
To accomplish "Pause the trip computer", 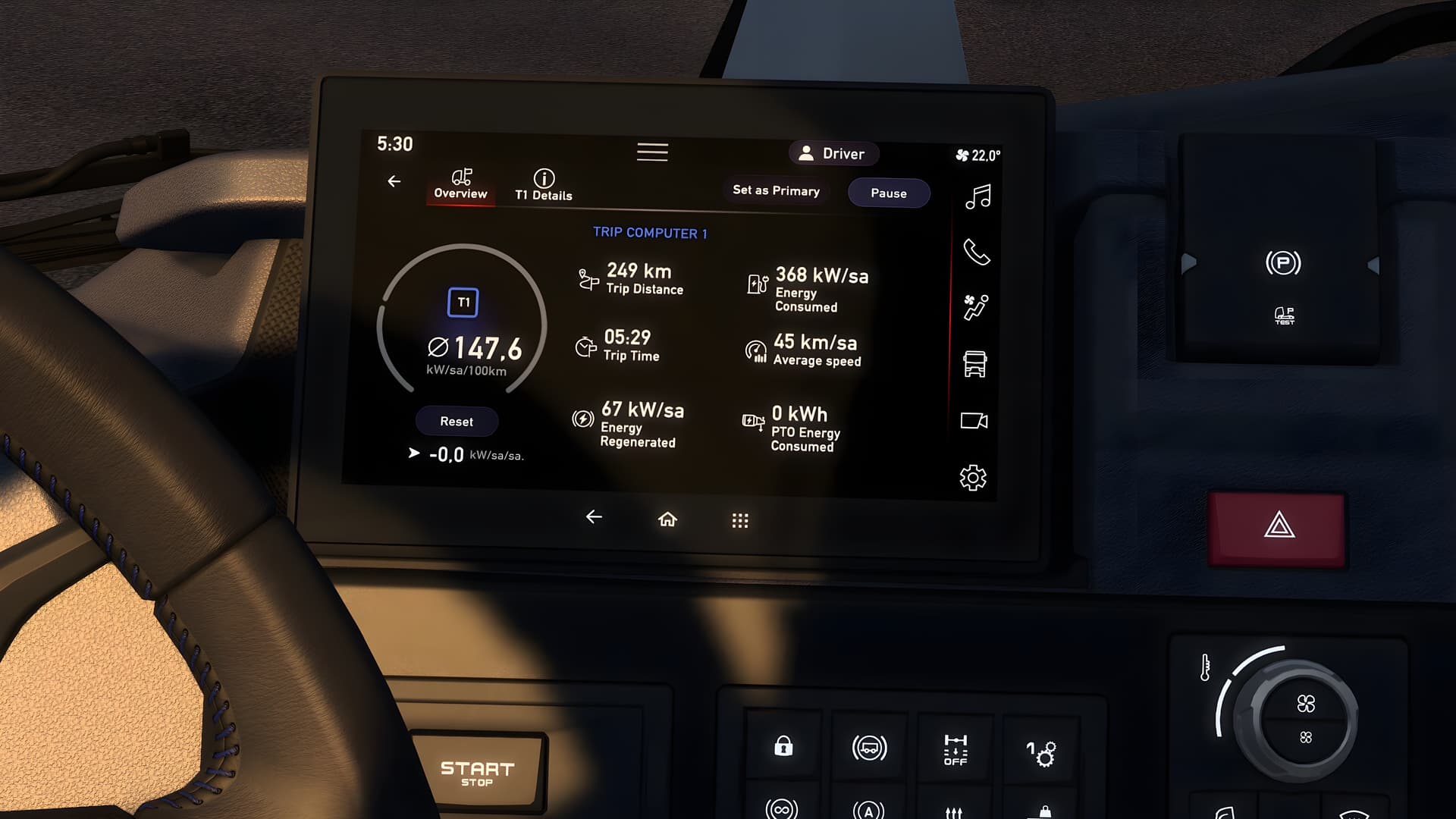I will point(889,193).
